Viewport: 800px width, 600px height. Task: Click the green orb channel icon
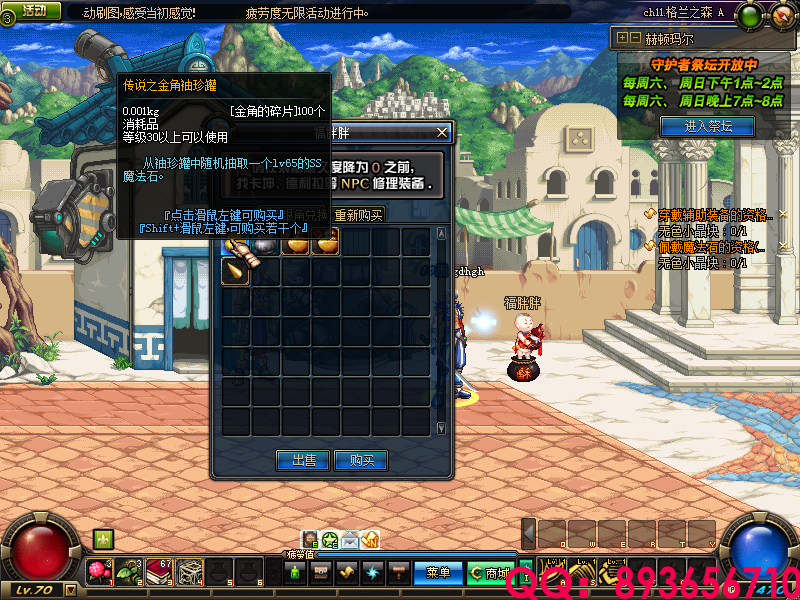(x=752, y=15)
